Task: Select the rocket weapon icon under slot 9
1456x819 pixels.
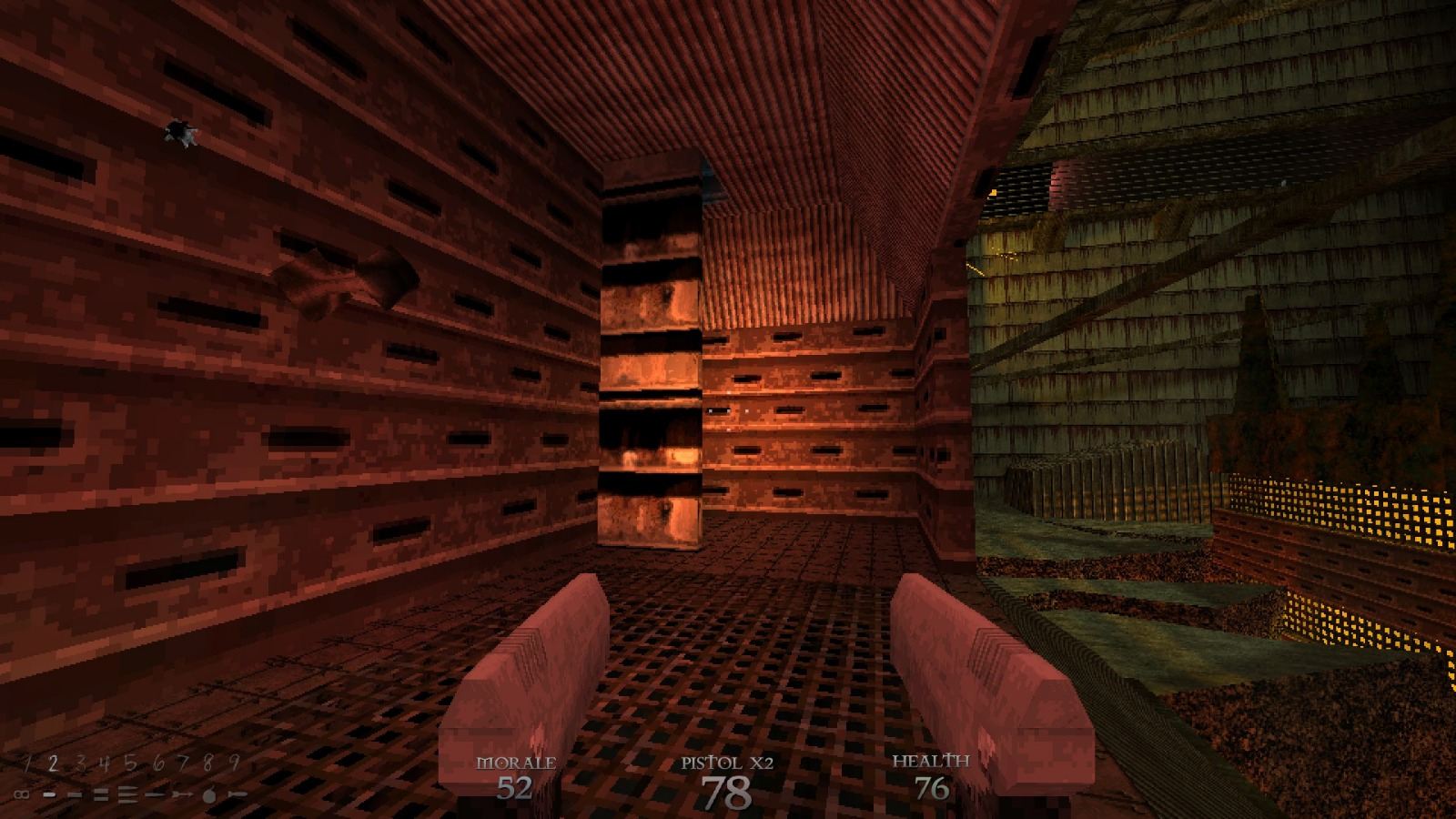Action: point(236,794)
